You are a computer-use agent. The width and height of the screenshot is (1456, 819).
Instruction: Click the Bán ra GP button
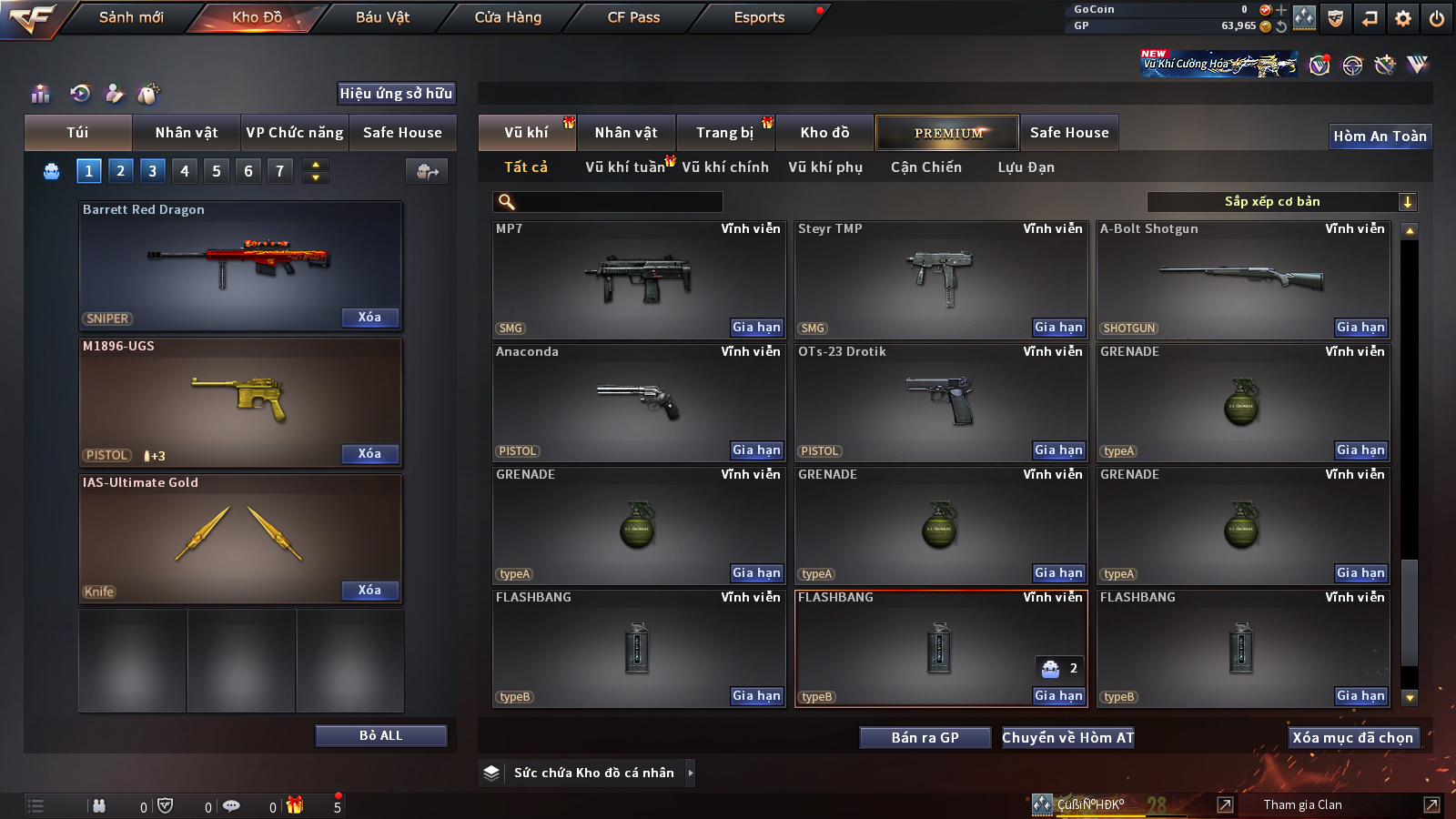(x=925, y=738)
